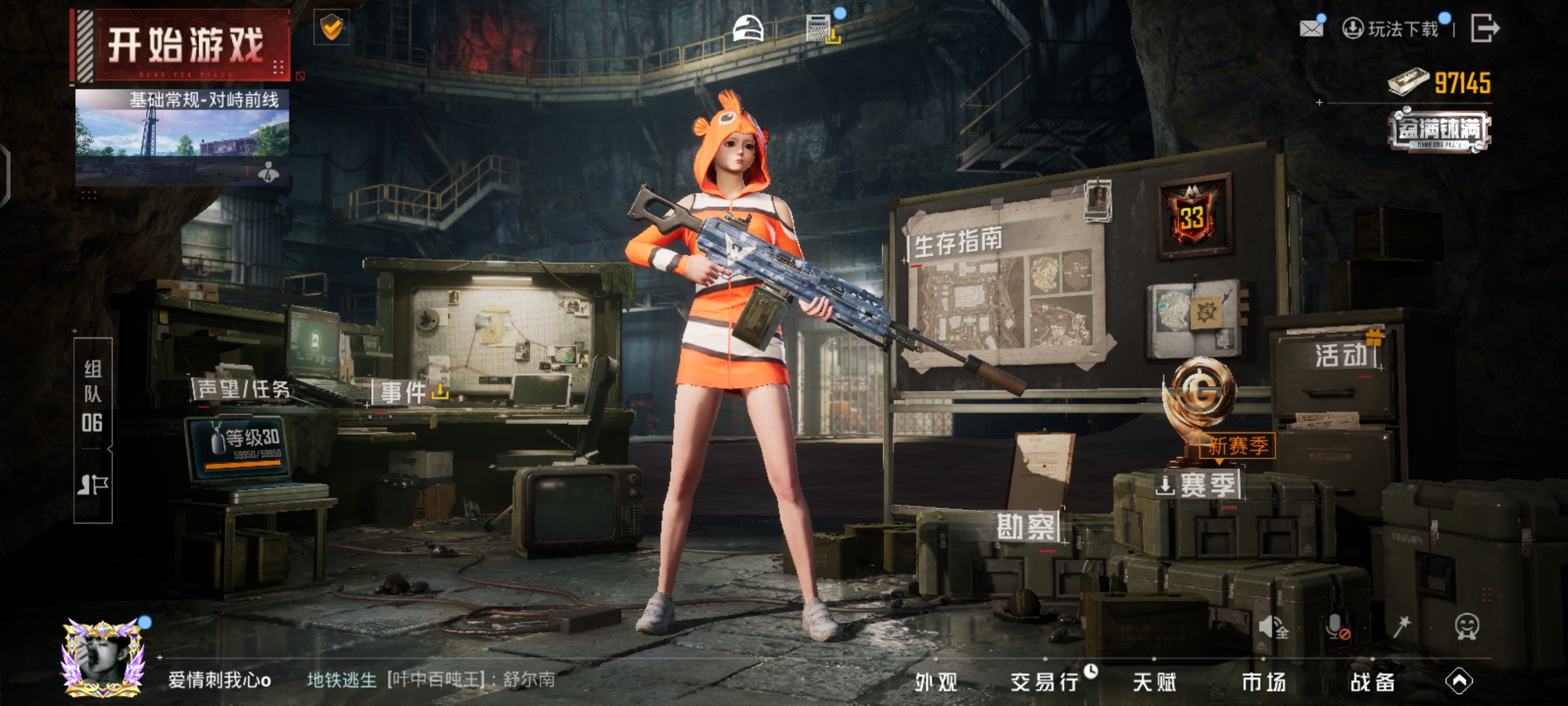Open the mail envelope icon

coord(1311,28)
